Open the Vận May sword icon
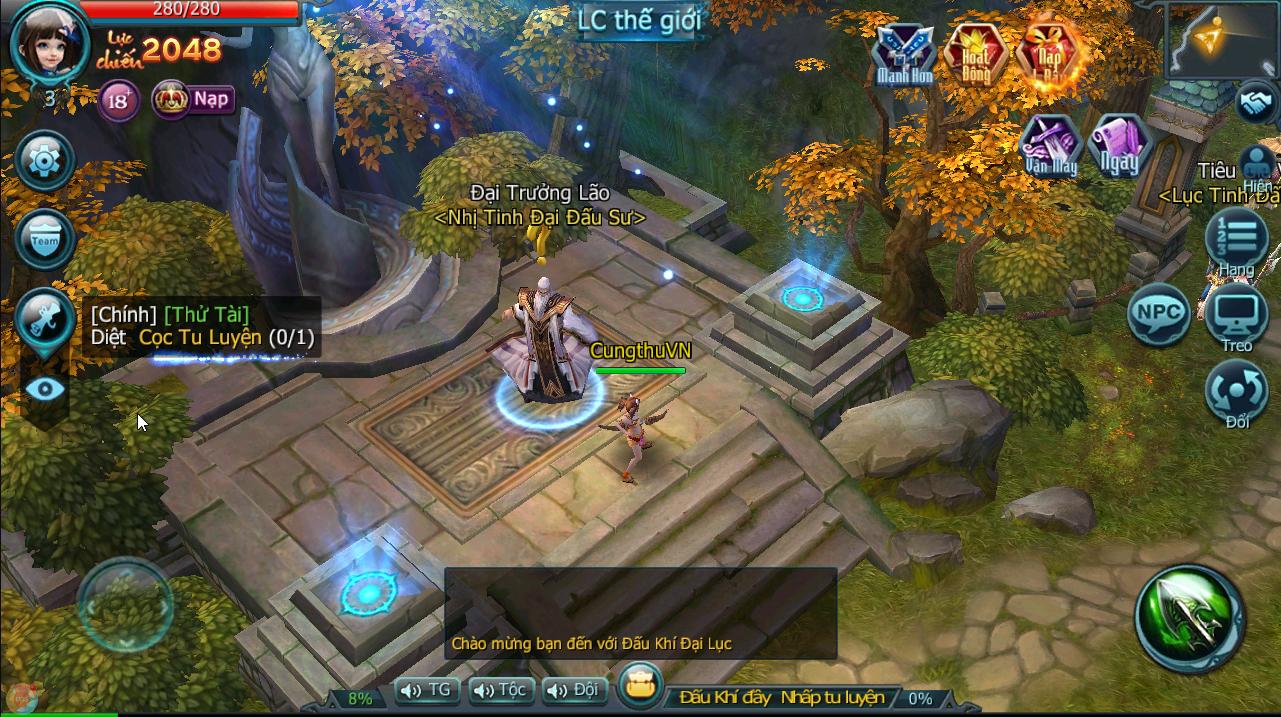 pos(1050,146)
